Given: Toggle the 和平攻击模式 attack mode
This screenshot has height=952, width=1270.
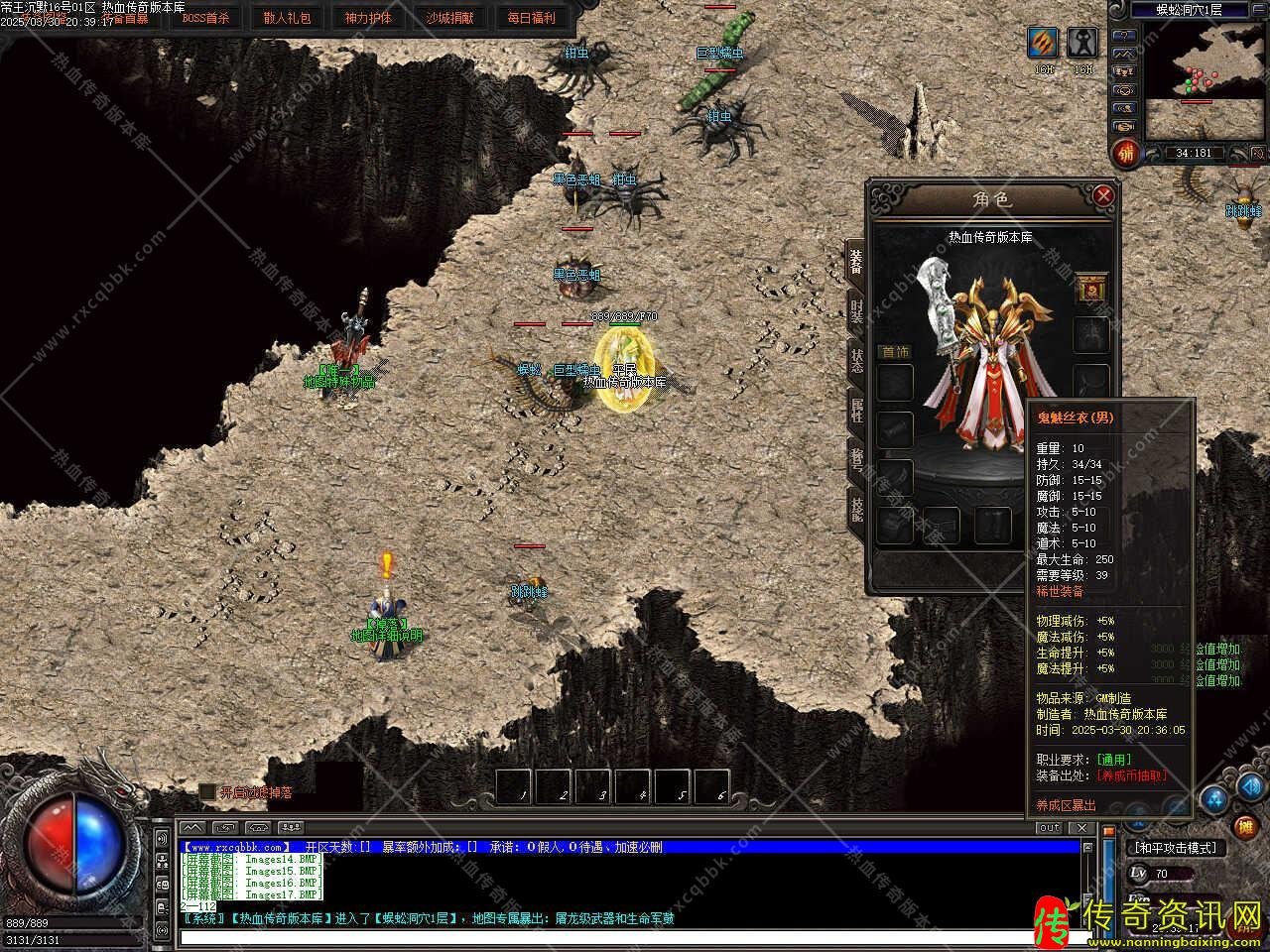Looking at the screenshot, I should click(x=1176, y=848).
